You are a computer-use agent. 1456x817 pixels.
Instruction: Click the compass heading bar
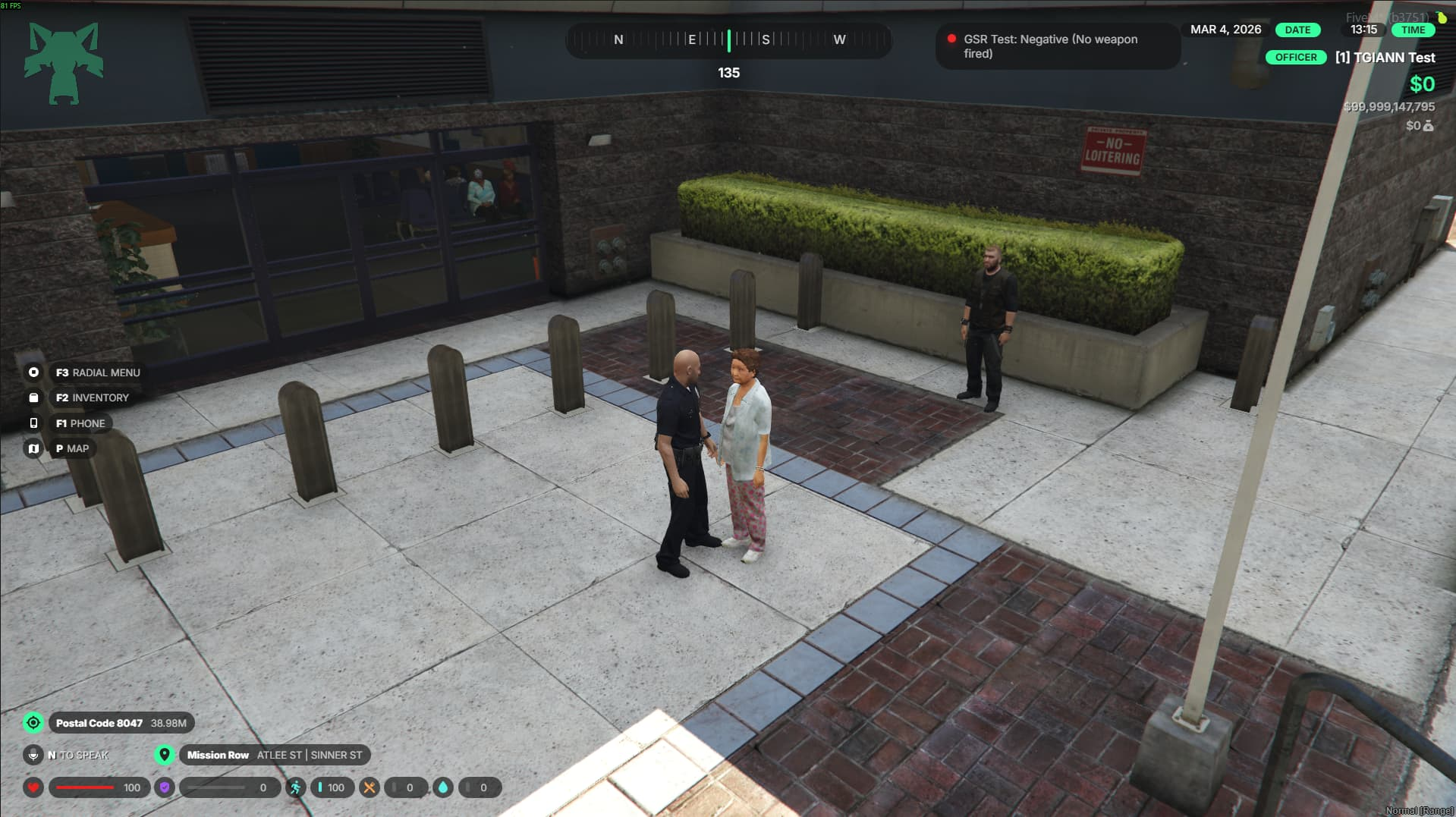click(728, 40)
